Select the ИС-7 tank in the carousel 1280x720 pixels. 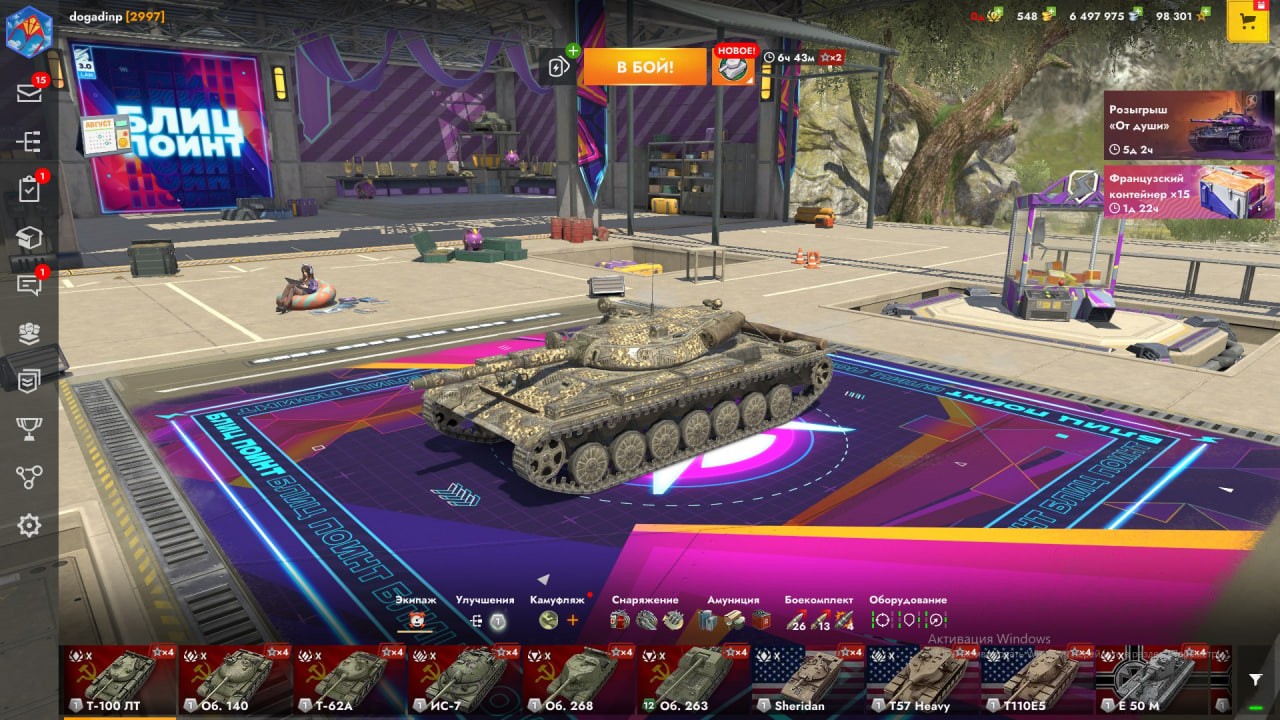[464, 680]
